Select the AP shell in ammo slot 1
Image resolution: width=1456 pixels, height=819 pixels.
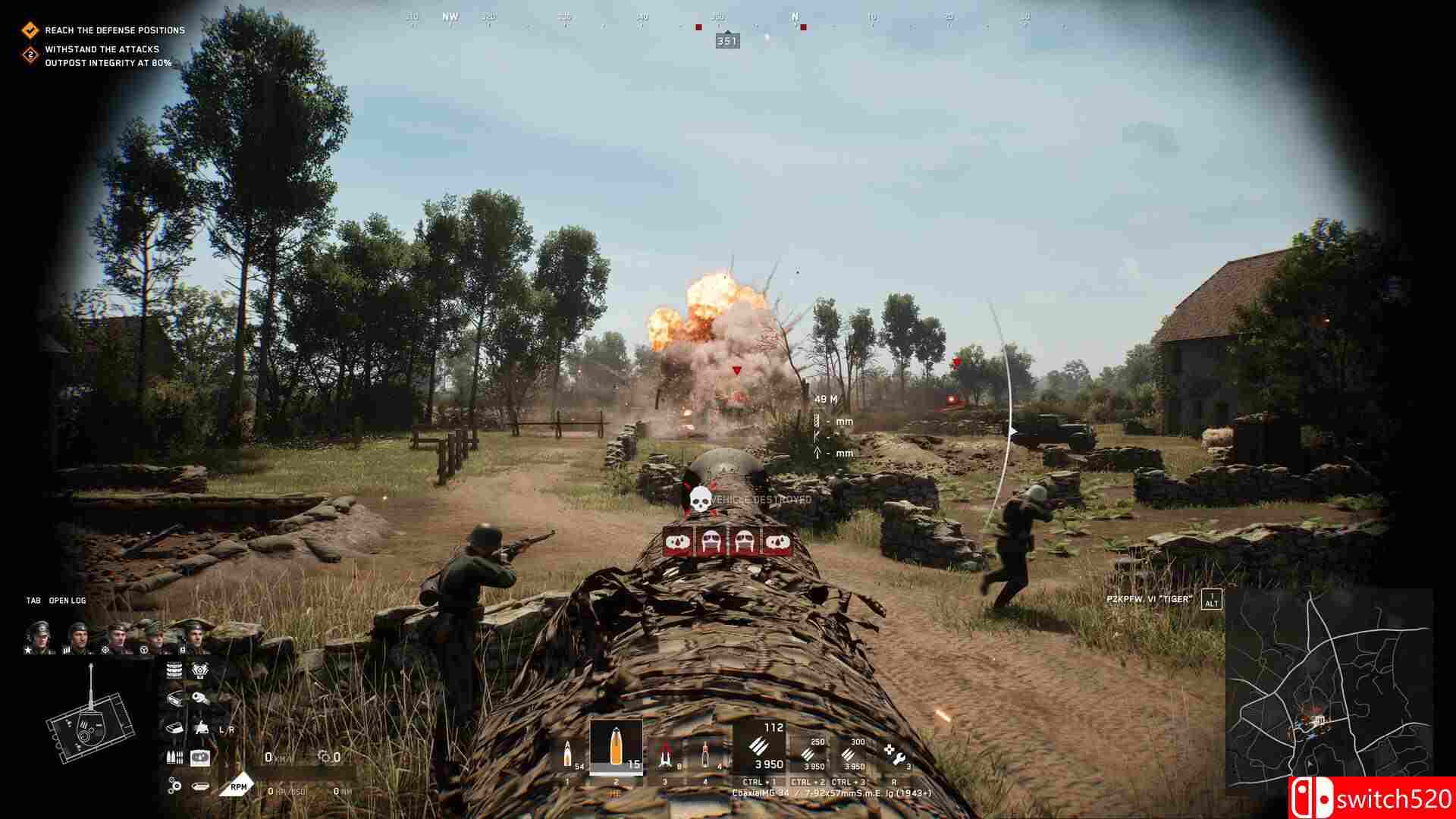click(568, 749)
